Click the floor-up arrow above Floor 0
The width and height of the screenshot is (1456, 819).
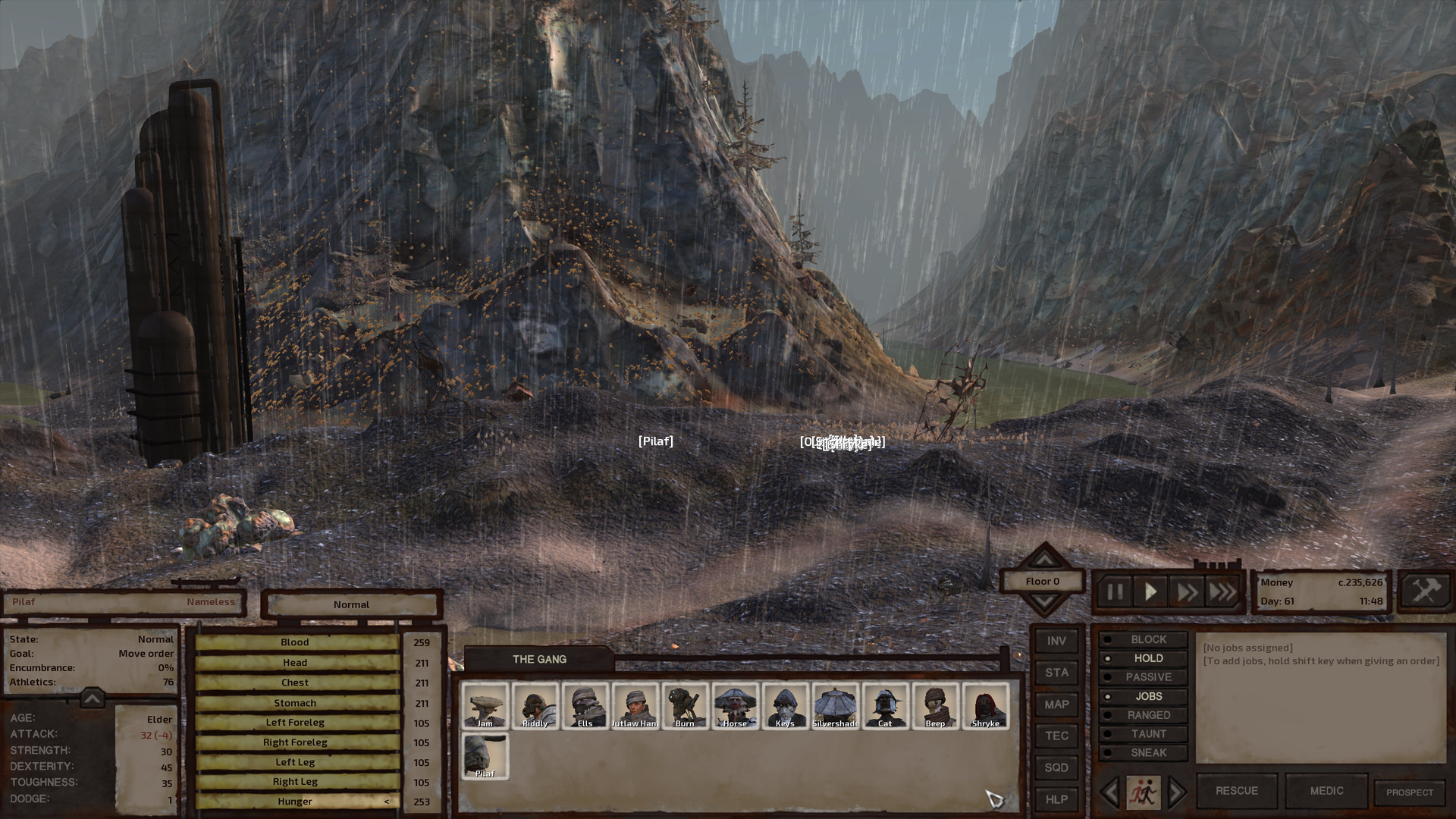coord(1045,560)
